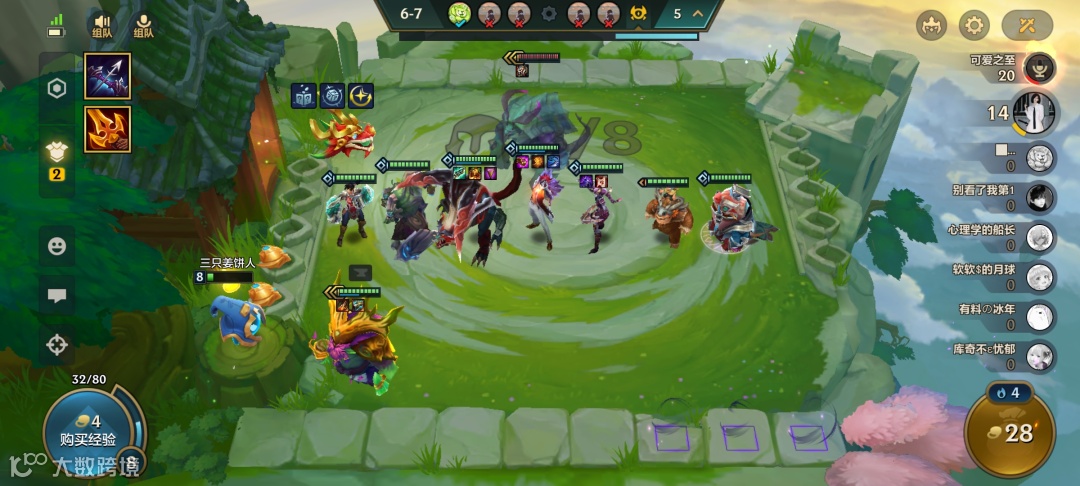This screenshot has height=486, width=1080.
Task: Open the emote smiley button
Action: coord(57,245)
